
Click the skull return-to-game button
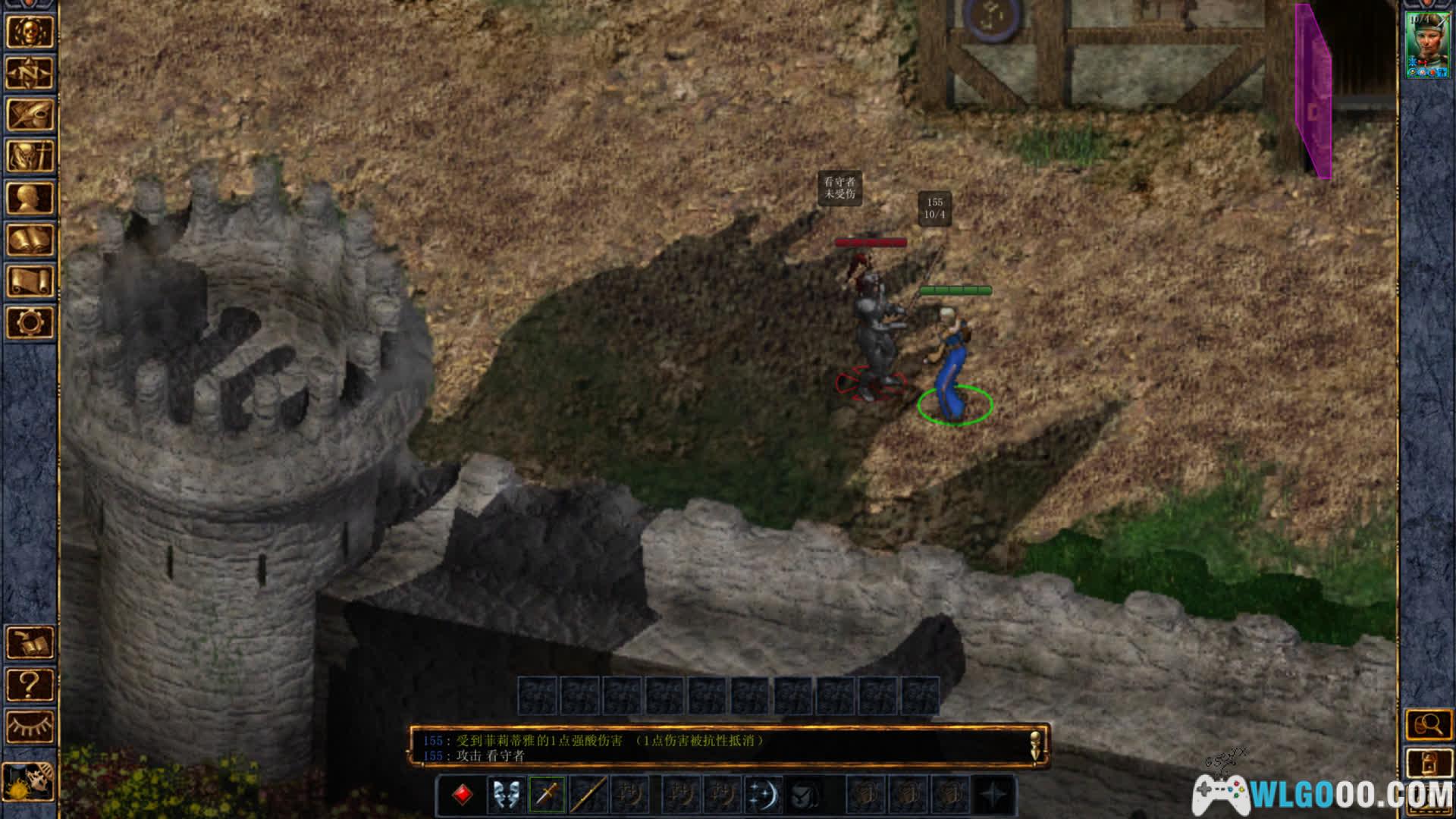(30, 33)
